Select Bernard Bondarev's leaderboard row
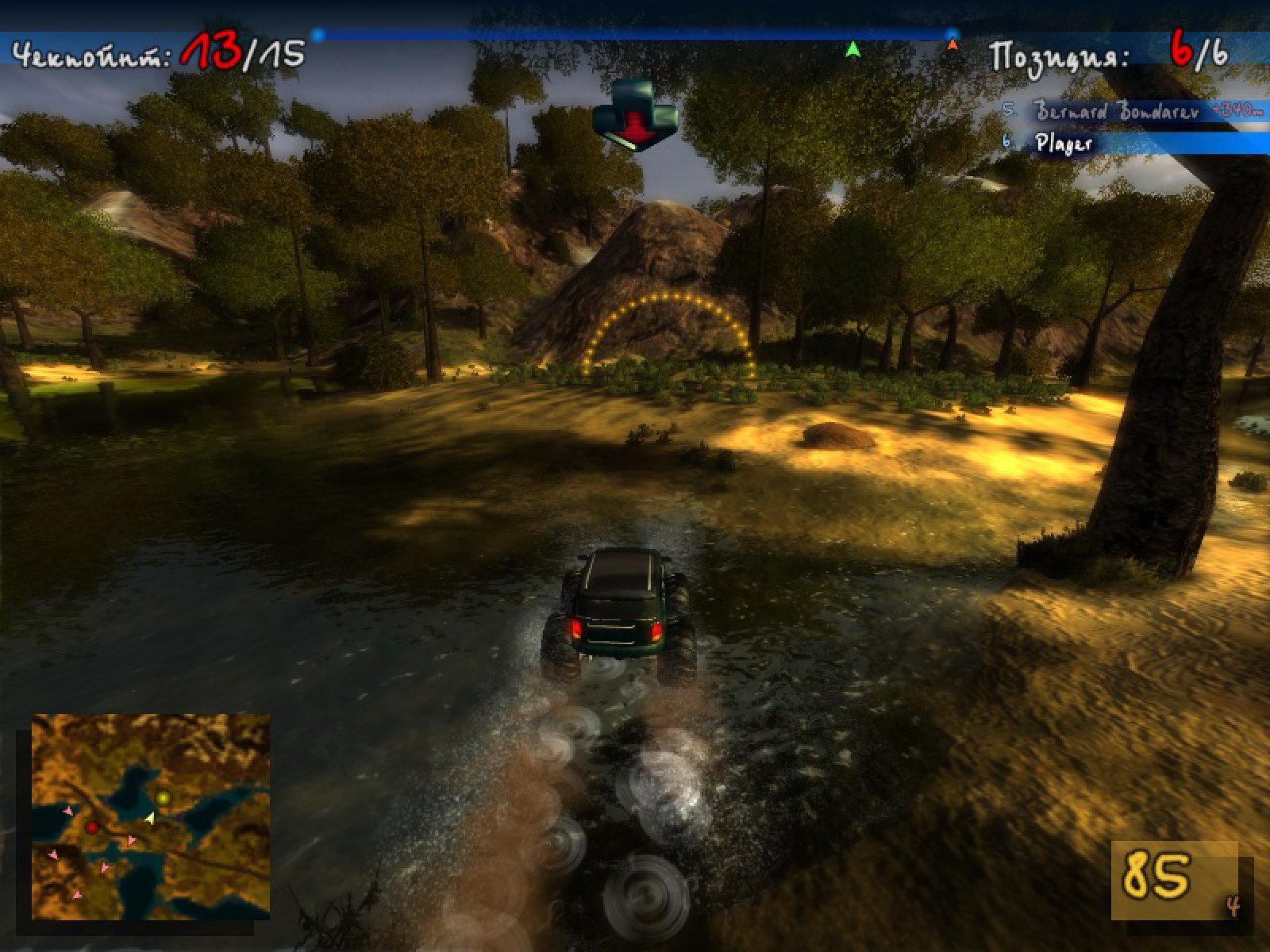This screenshot has width=1270, height=952. tap(1135, 111)
